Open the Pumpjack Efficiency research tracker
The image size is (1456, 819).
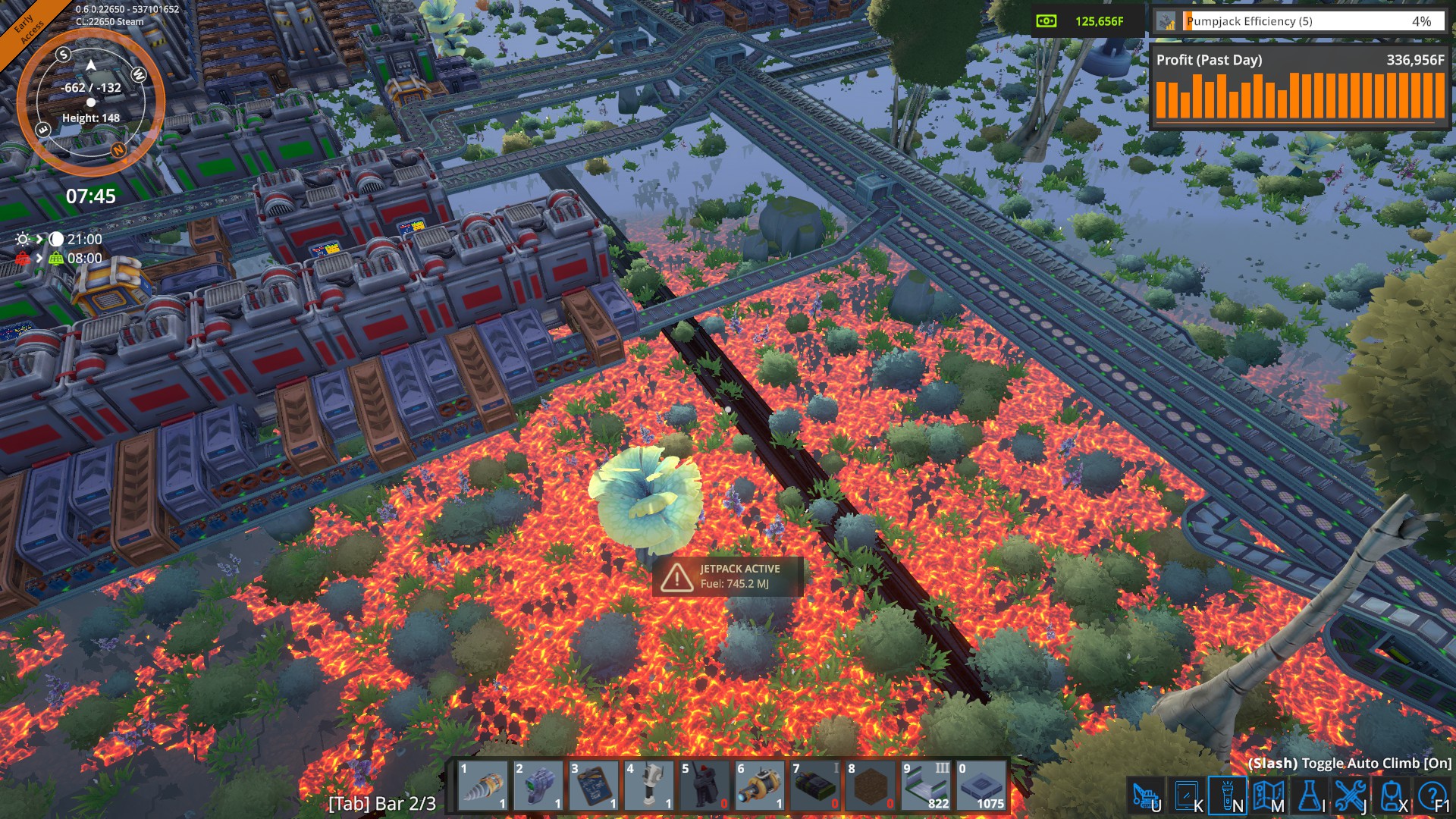click(1298, 21)
